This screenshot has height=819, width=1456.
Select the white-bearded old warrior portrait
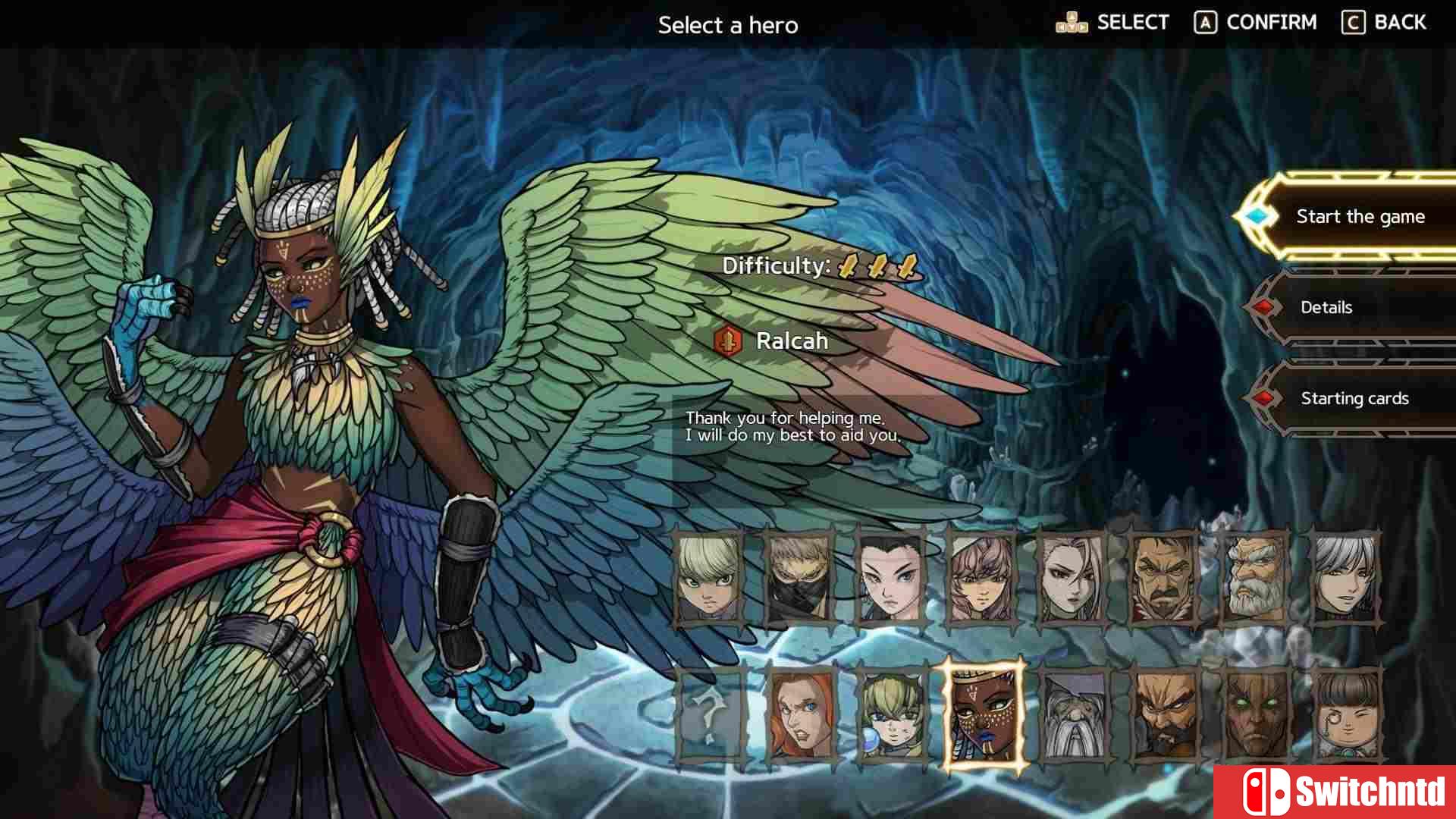coord(1254,579)
